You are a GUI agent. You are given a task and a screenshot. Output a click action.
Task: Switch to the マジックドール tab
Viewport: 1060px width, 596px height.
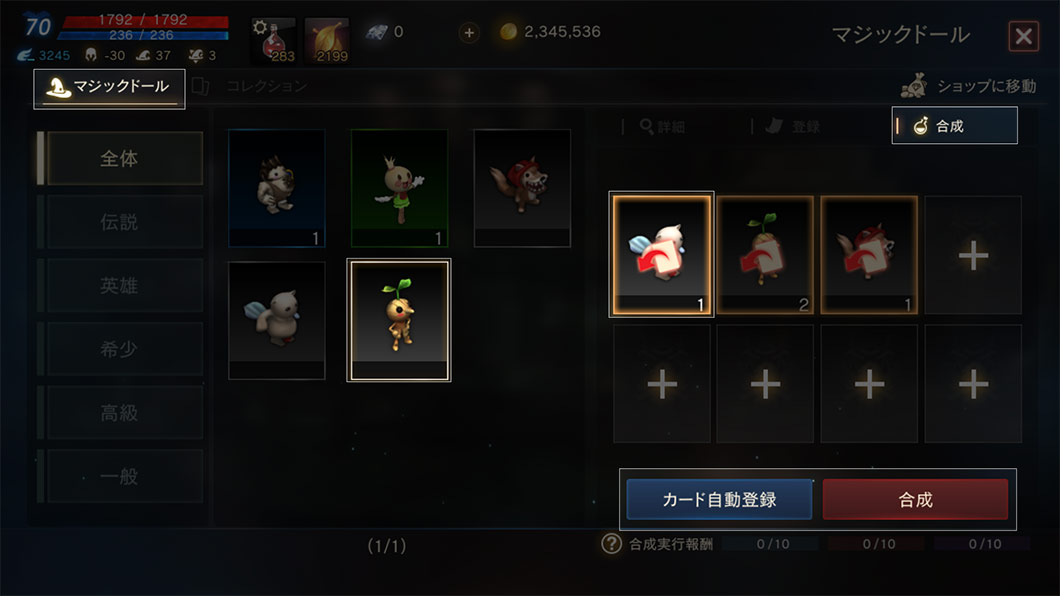tap(110, 88)
